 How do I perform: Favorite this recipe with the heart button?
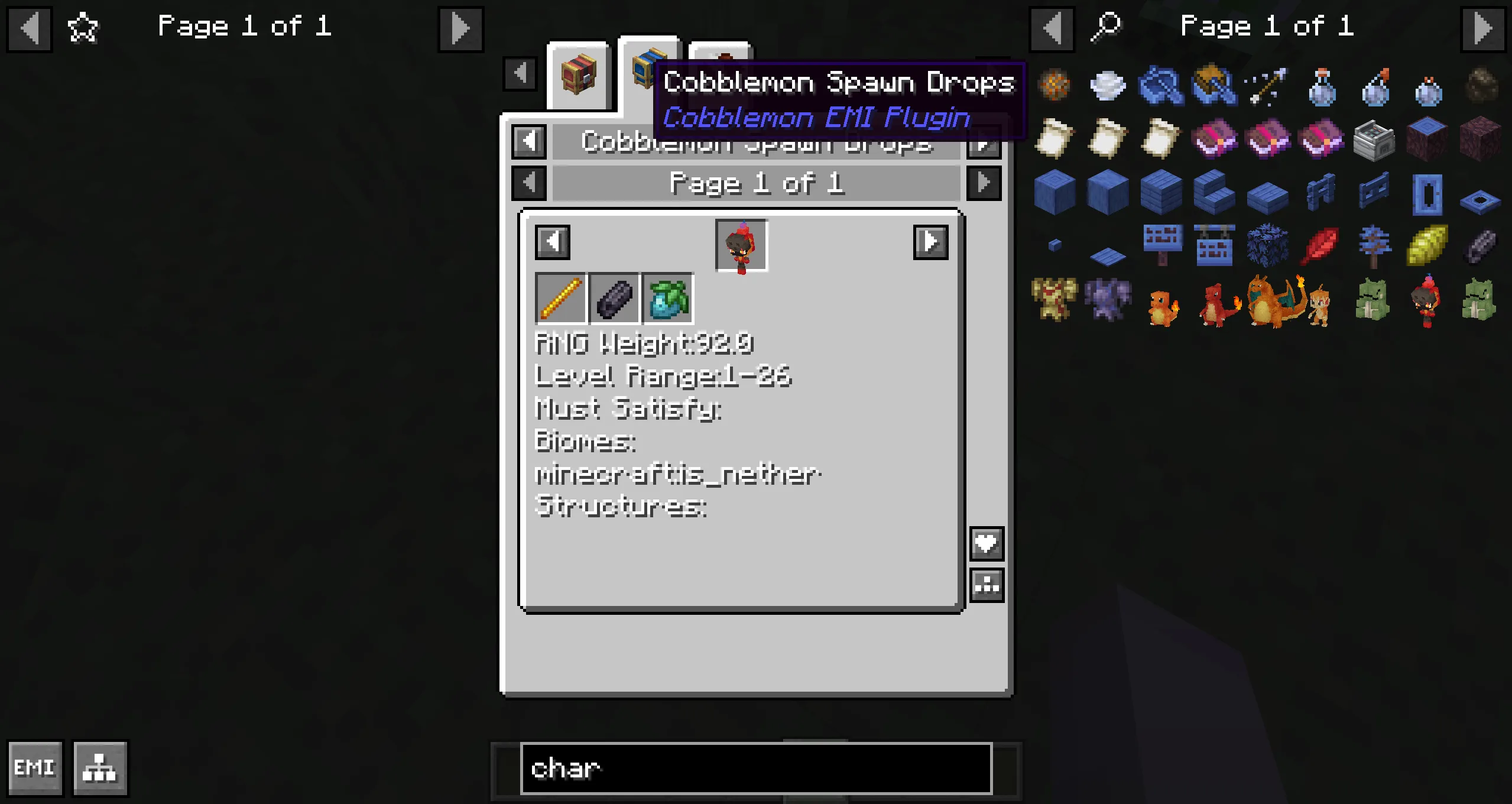986,543
